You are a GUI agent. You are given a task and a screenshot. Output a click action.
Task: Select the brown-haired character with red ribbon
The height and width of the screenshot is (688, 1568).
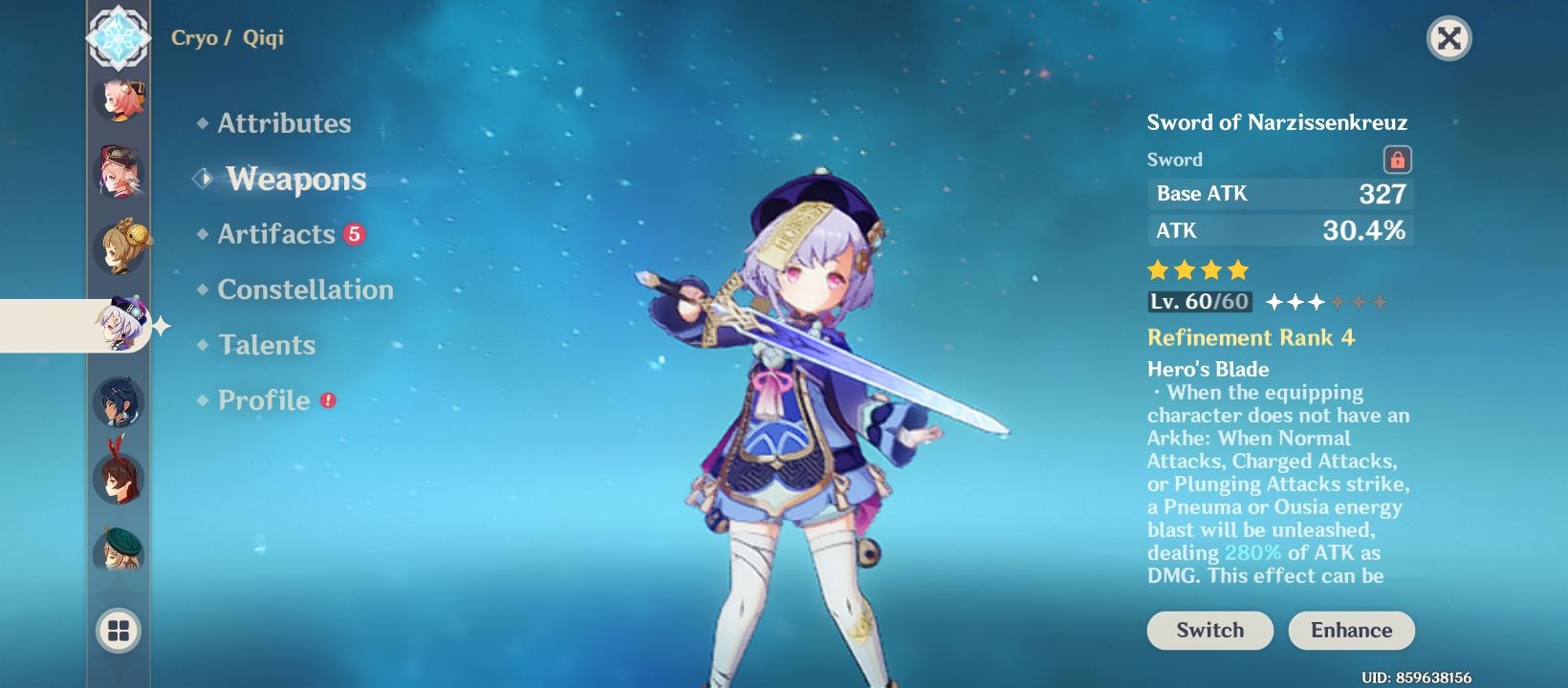coord(117,473)
